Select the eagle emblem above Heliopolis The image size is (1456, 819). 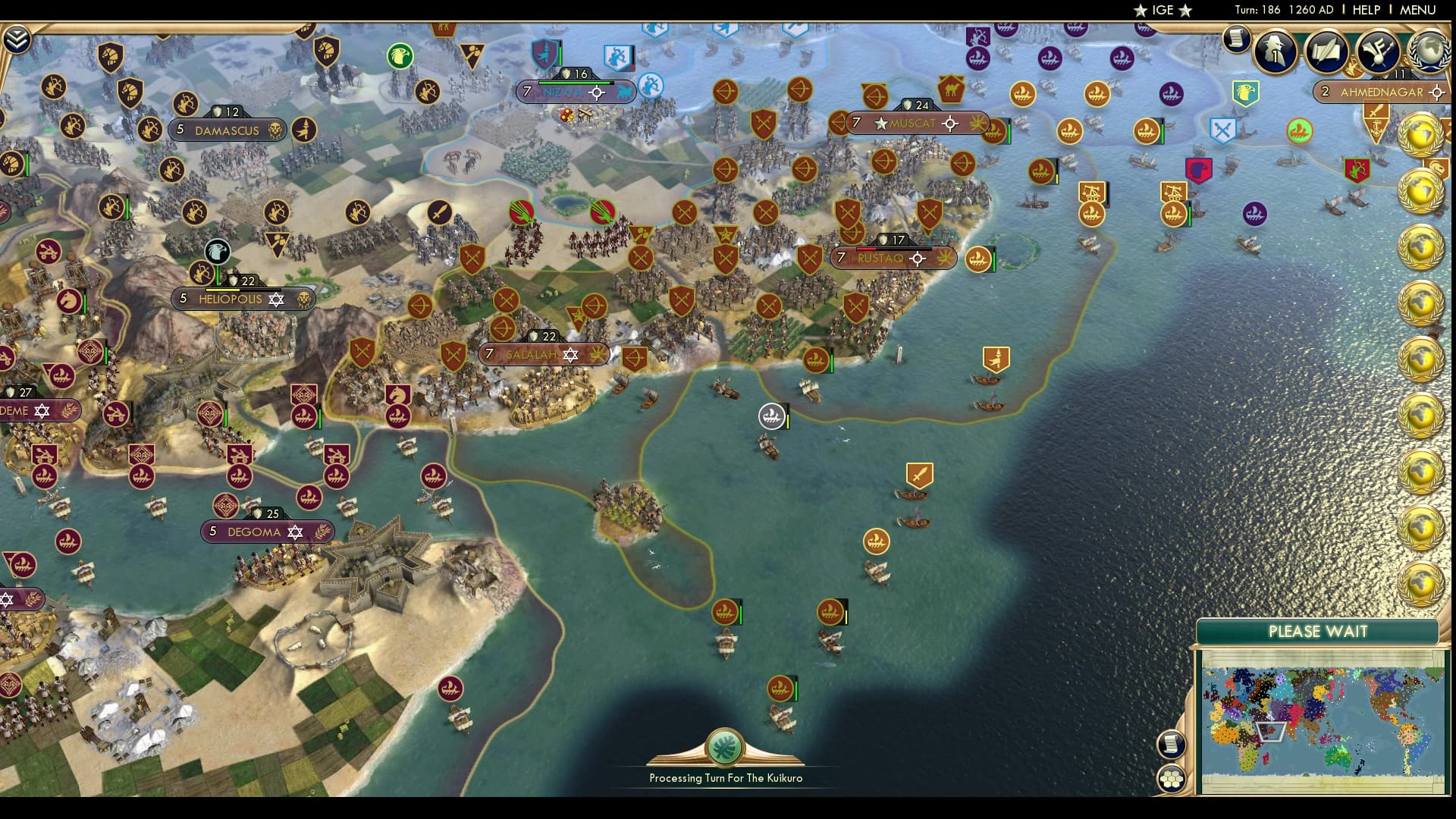point(218,253)
